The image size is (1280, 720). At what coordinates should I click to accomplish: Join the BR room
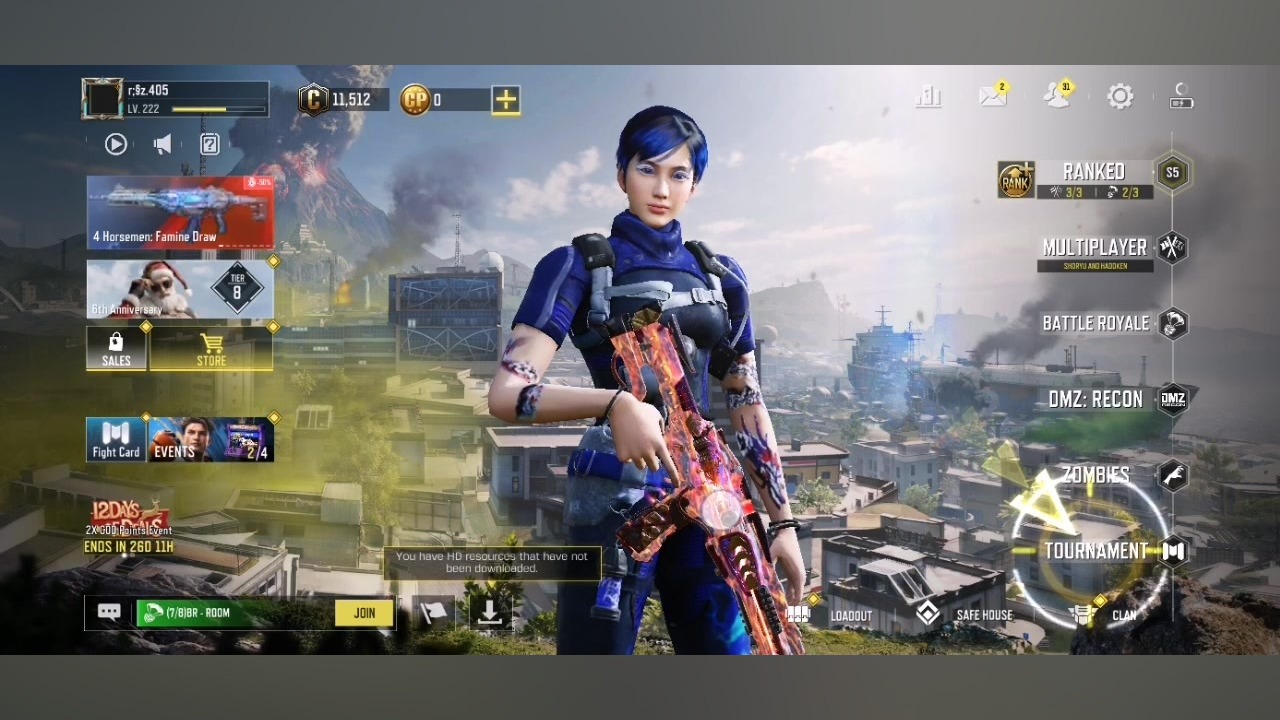coord(364,613)
